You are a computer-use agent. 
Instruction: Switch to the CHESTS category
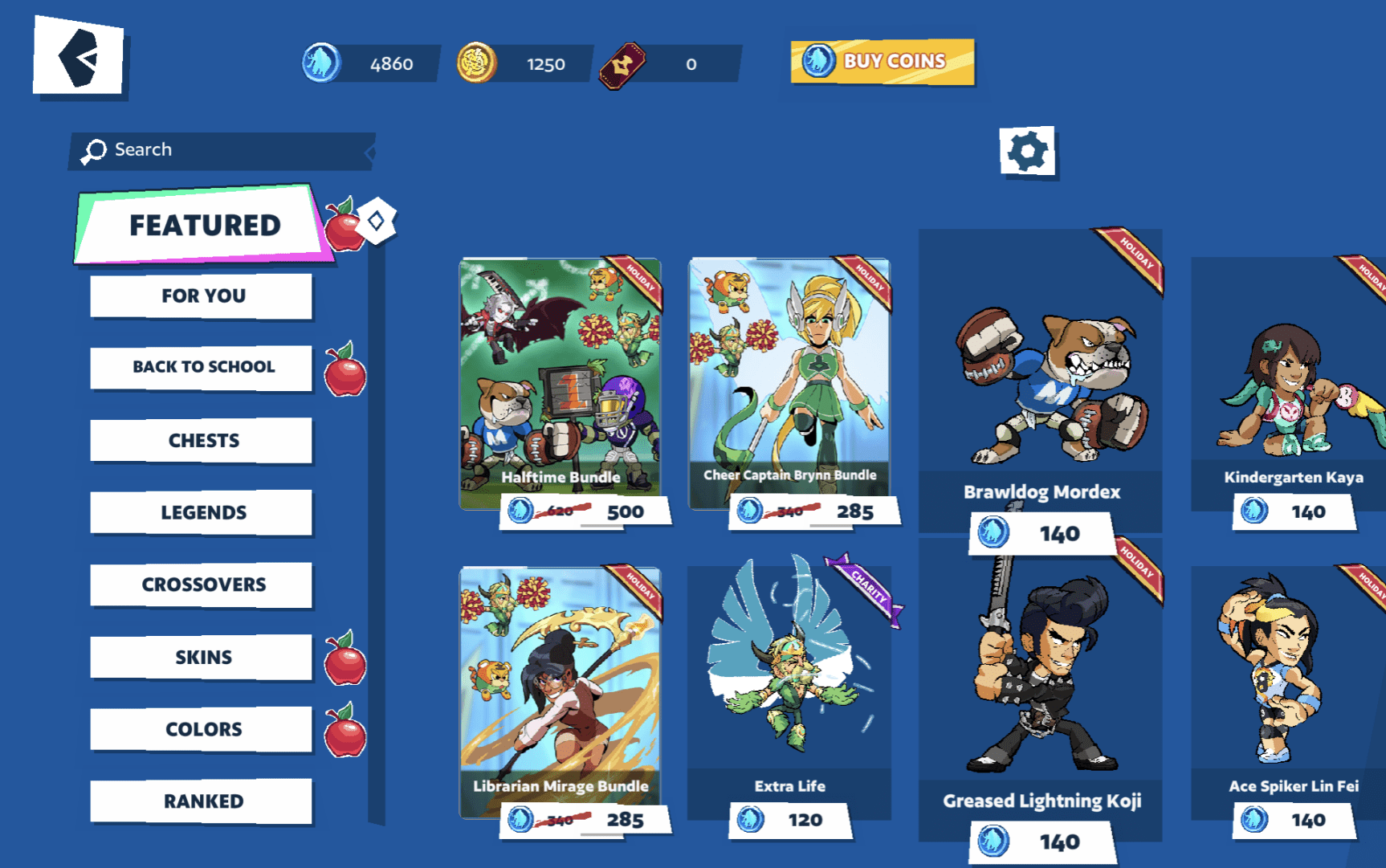point(201,440)
